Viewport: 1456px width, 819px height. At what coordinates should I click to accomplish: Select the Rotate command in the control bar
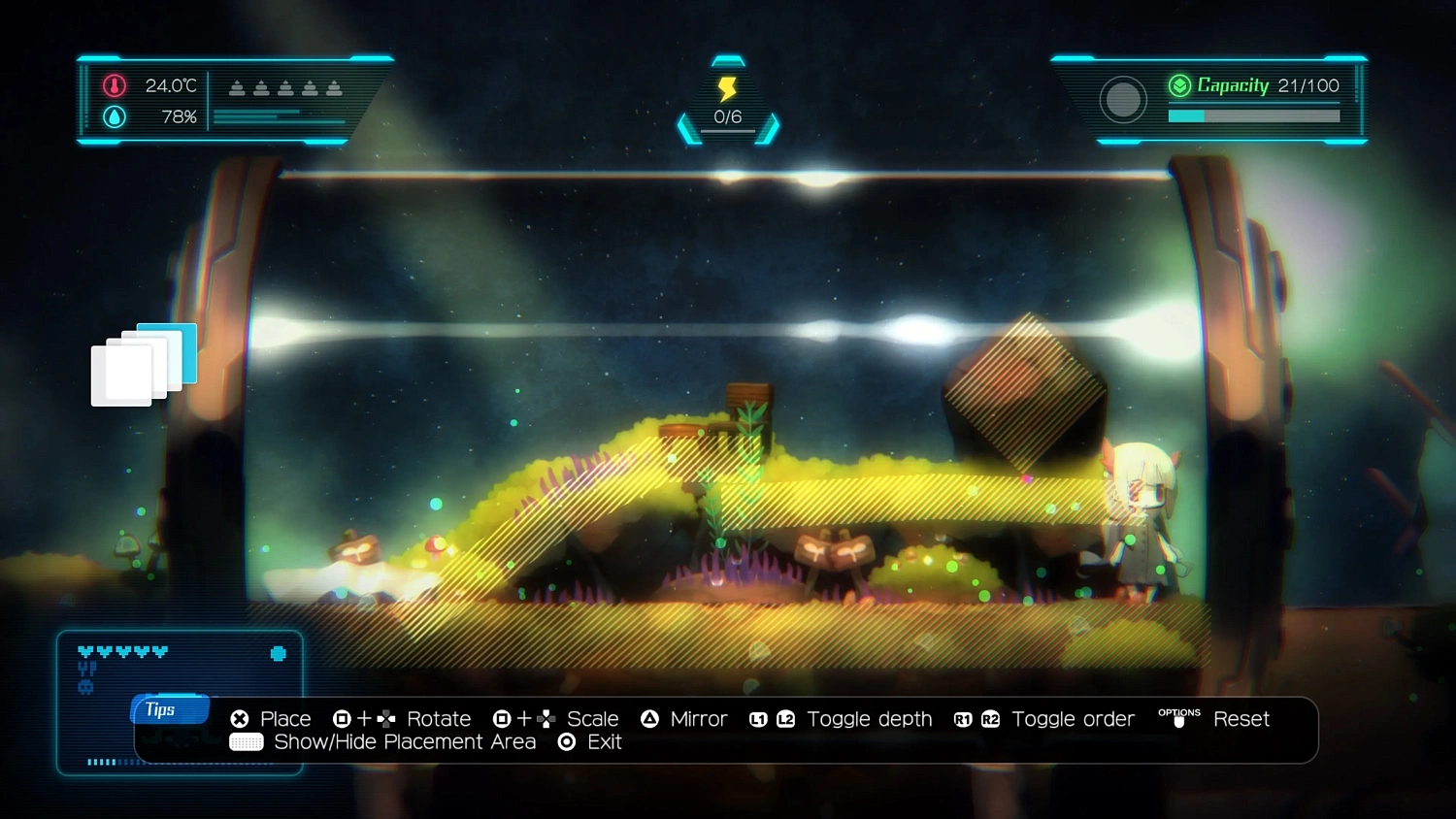[439, 719]
